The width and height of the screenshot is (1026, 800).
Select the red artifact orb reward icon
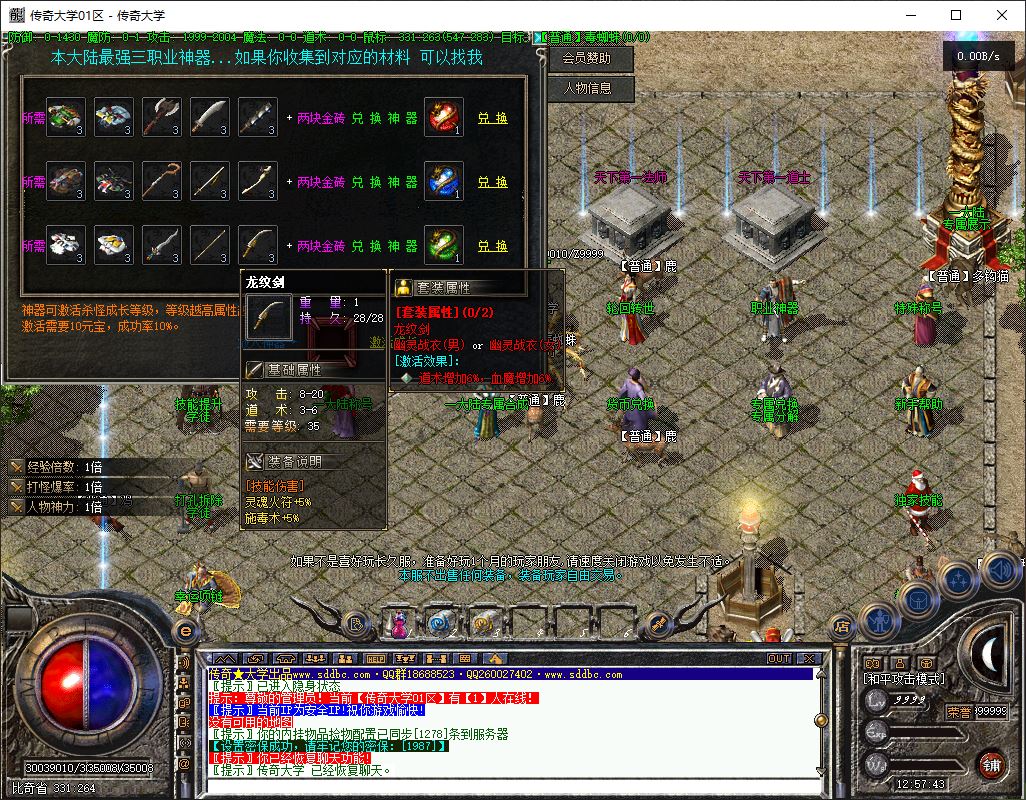coord(443,118)
